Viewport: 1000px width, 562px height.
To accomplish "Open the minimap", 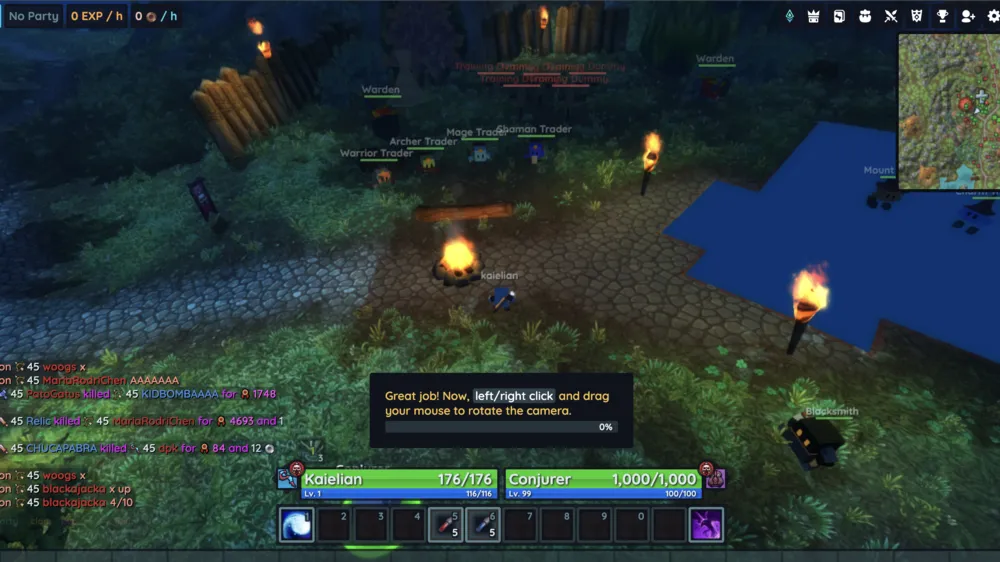I will 948,111.
